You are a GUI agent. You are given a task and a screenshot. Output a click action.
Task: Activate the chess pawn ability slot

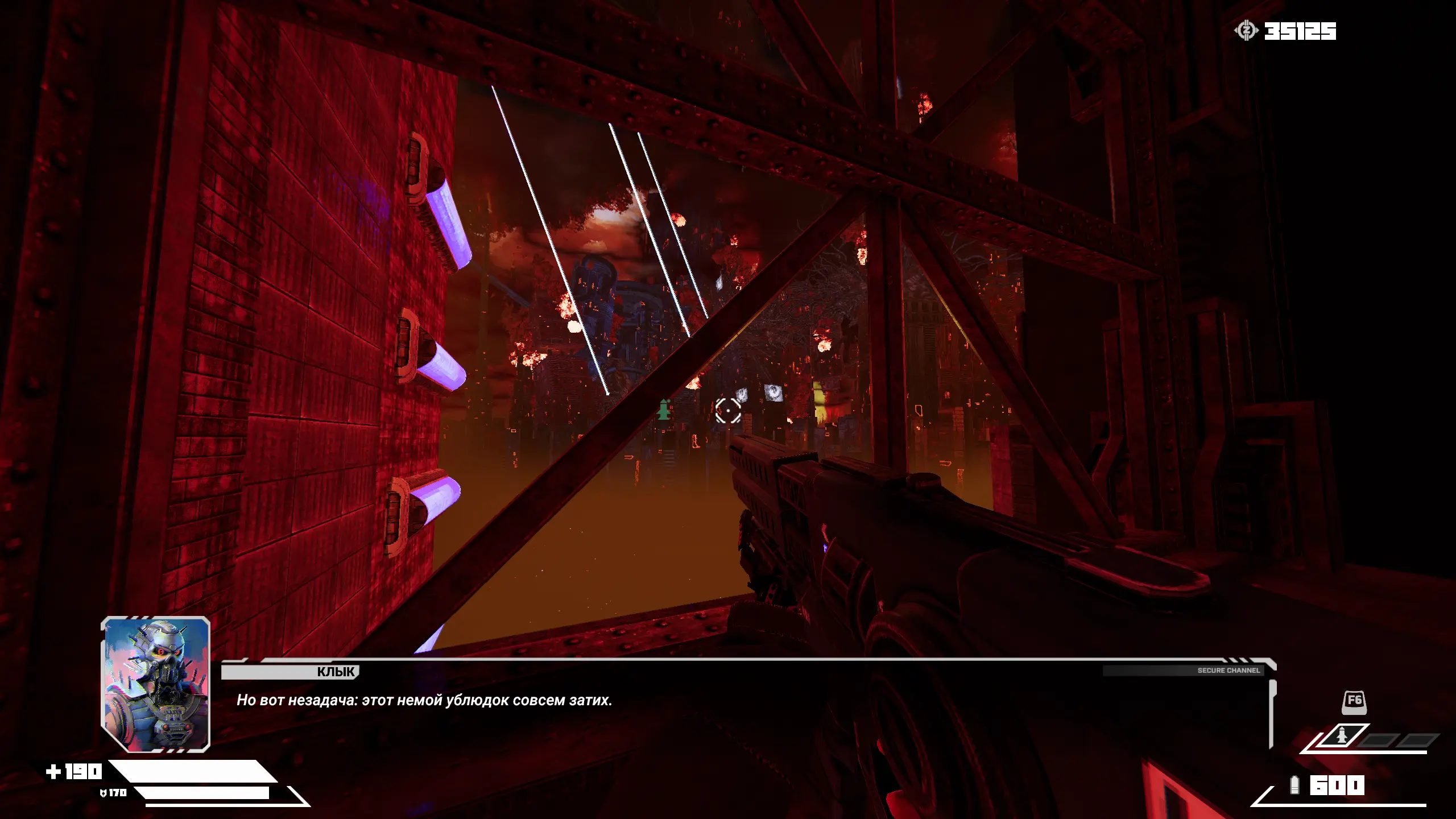pos(1342,737)
